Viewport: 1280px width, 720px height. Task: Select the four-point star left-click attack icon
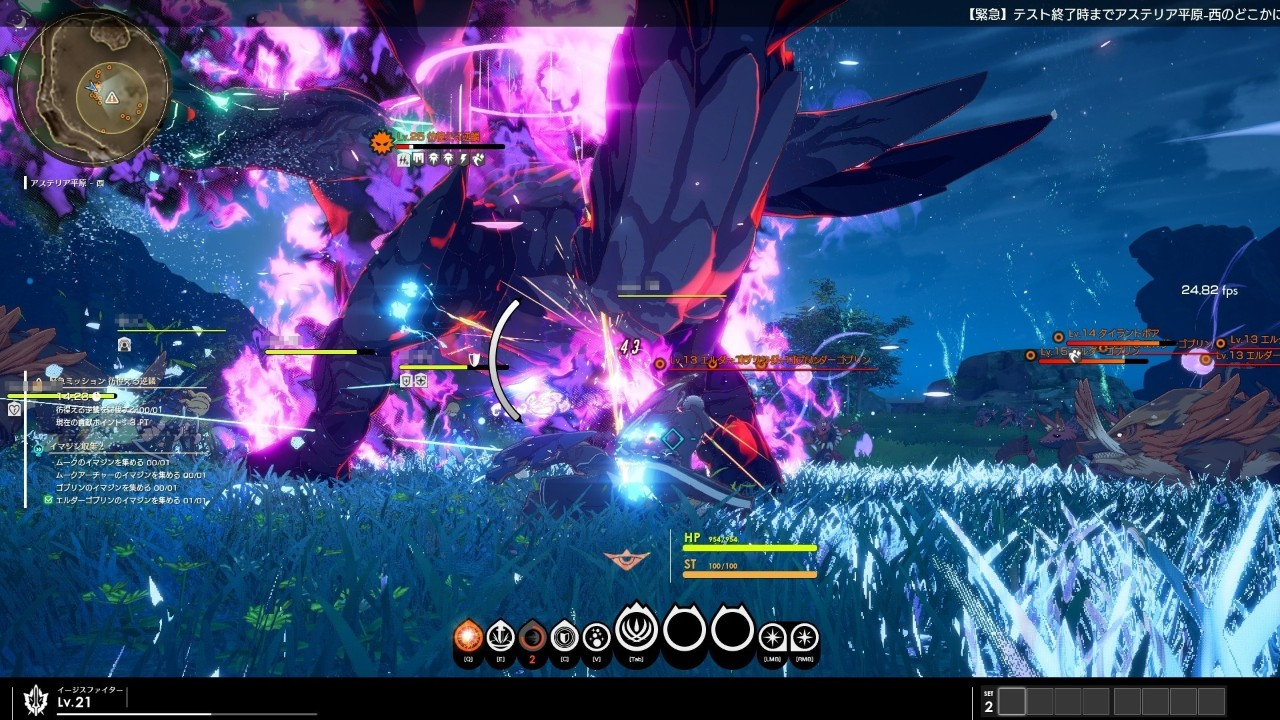pos(772,637)
